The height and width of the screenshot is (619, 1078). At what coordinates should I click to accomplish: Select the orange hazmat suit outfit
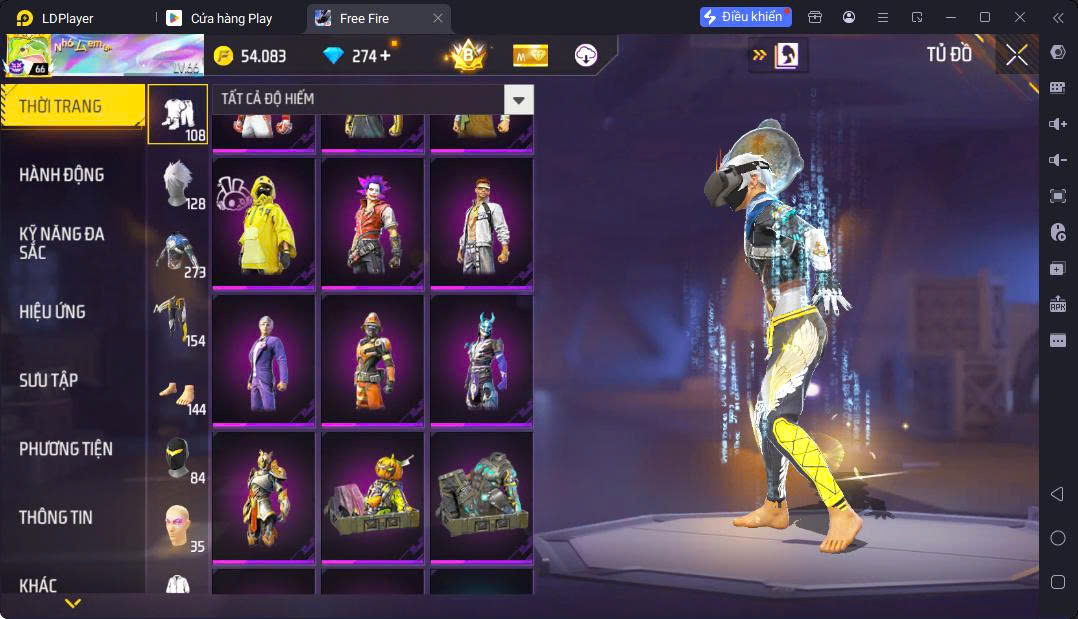tap(372, 359)
